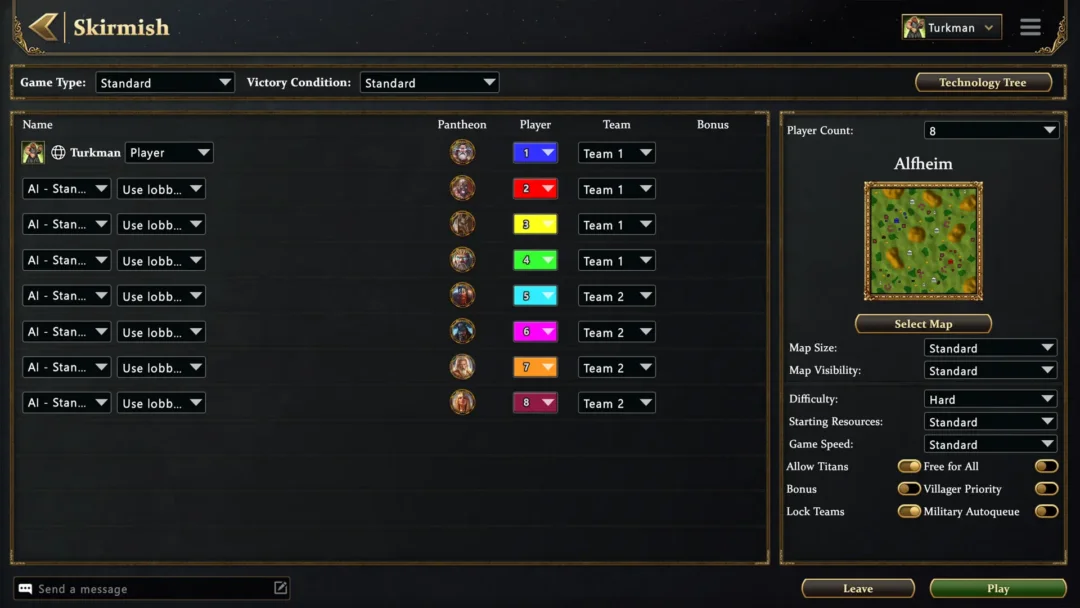
Task: Toggle Military Autoqueue option
Action: (1046, 512)
